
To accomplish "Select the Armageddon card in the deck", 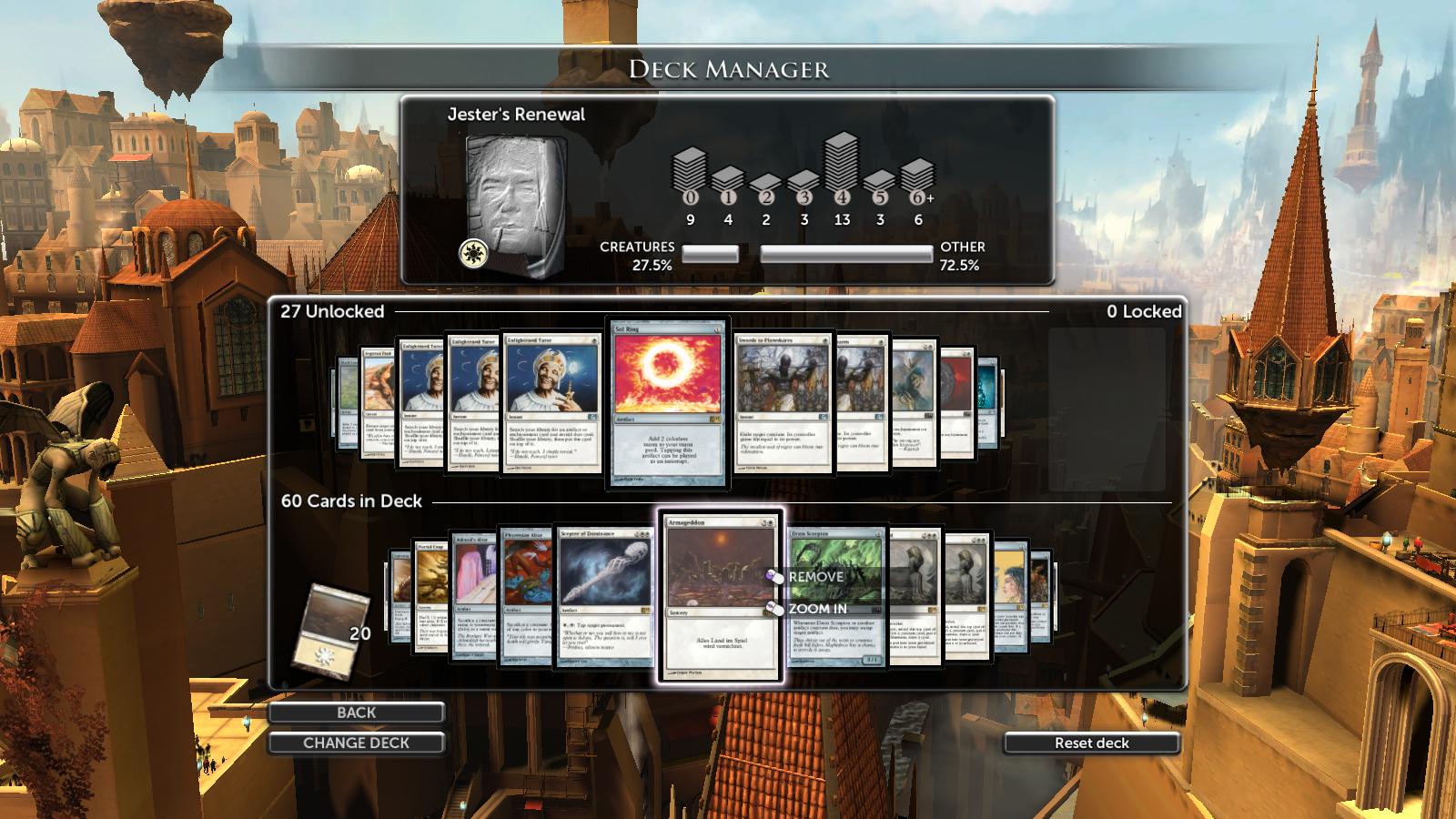I will point(710,637).
